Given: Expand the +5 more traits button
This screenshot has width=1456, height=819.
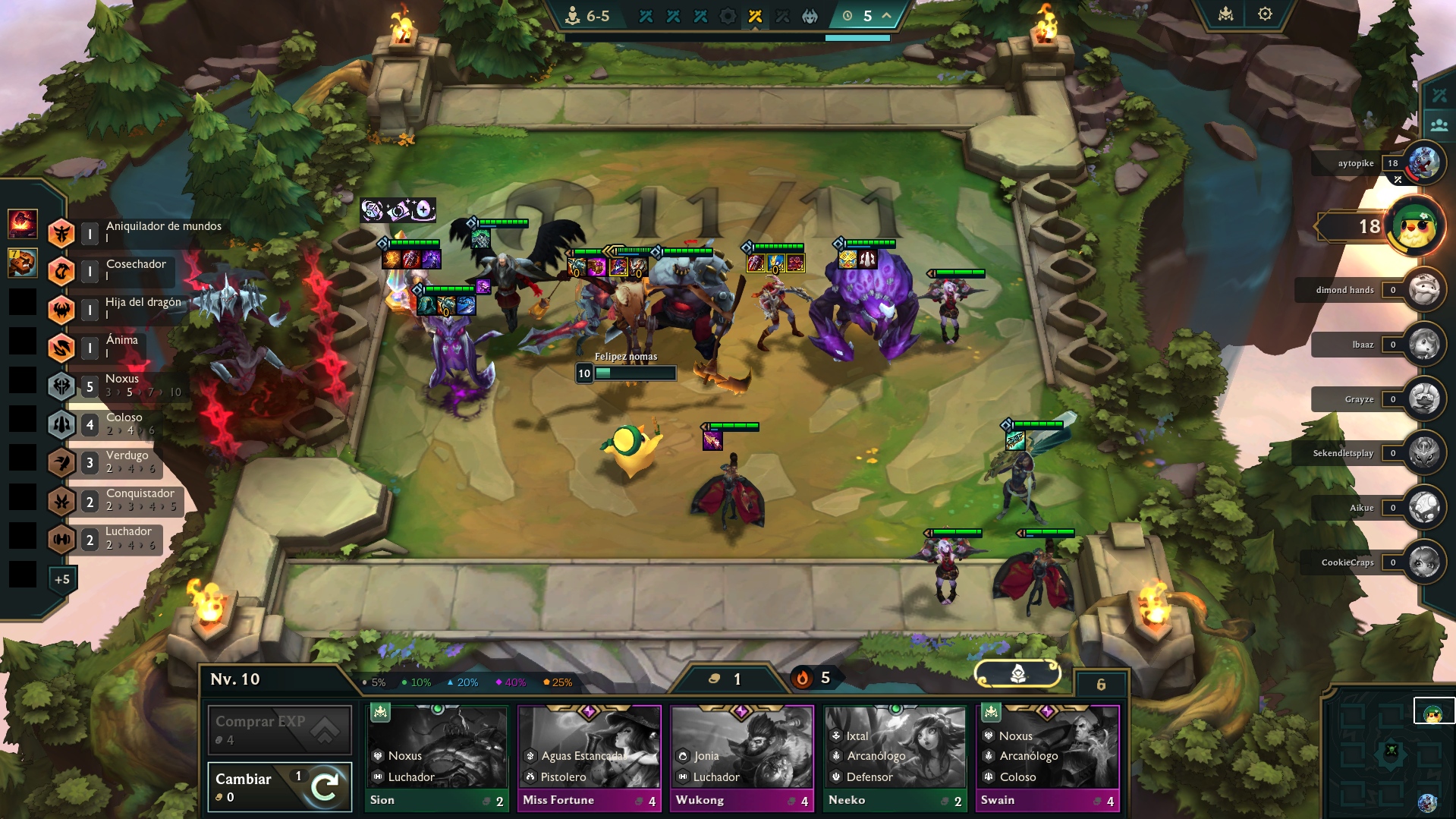Looking at the screenshot, I should coord(62,579).
